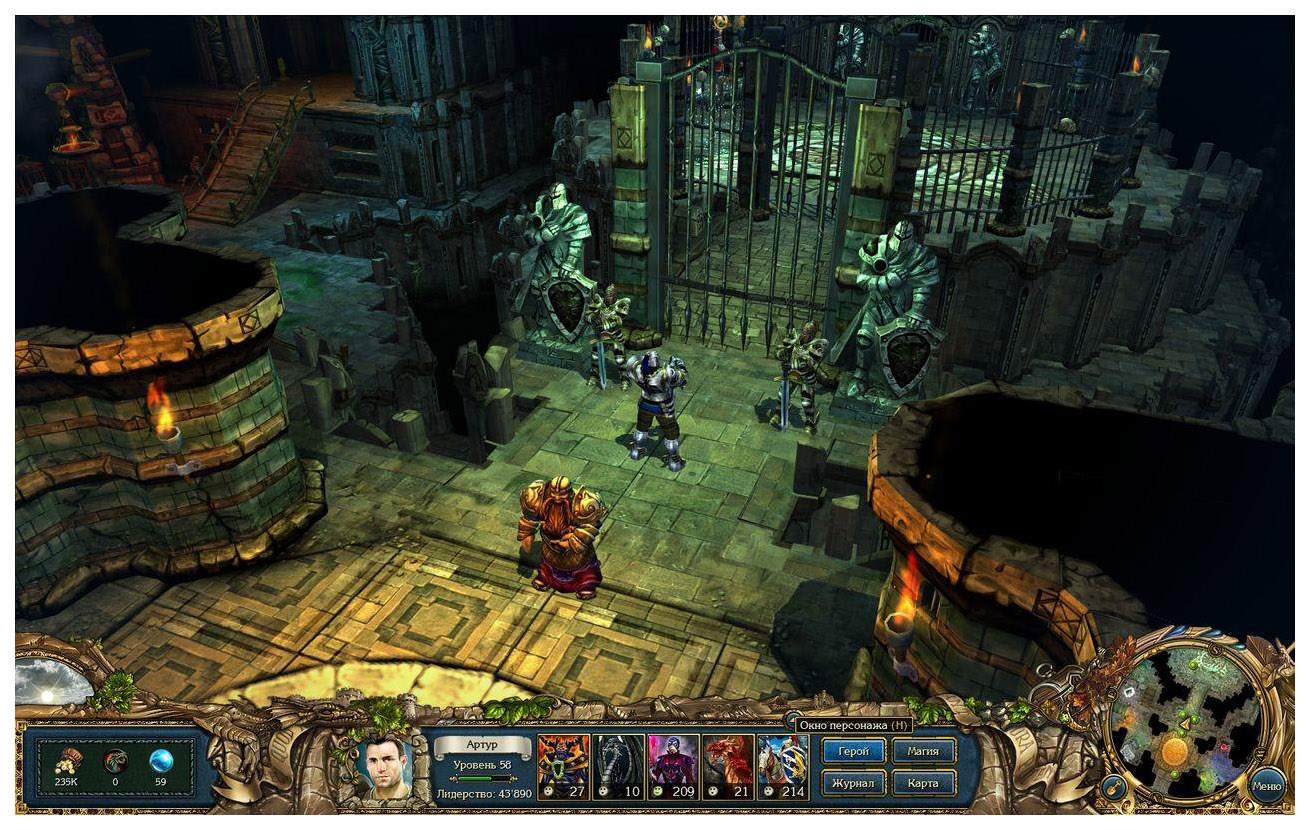Open the round Меню button

point(1267,785)
